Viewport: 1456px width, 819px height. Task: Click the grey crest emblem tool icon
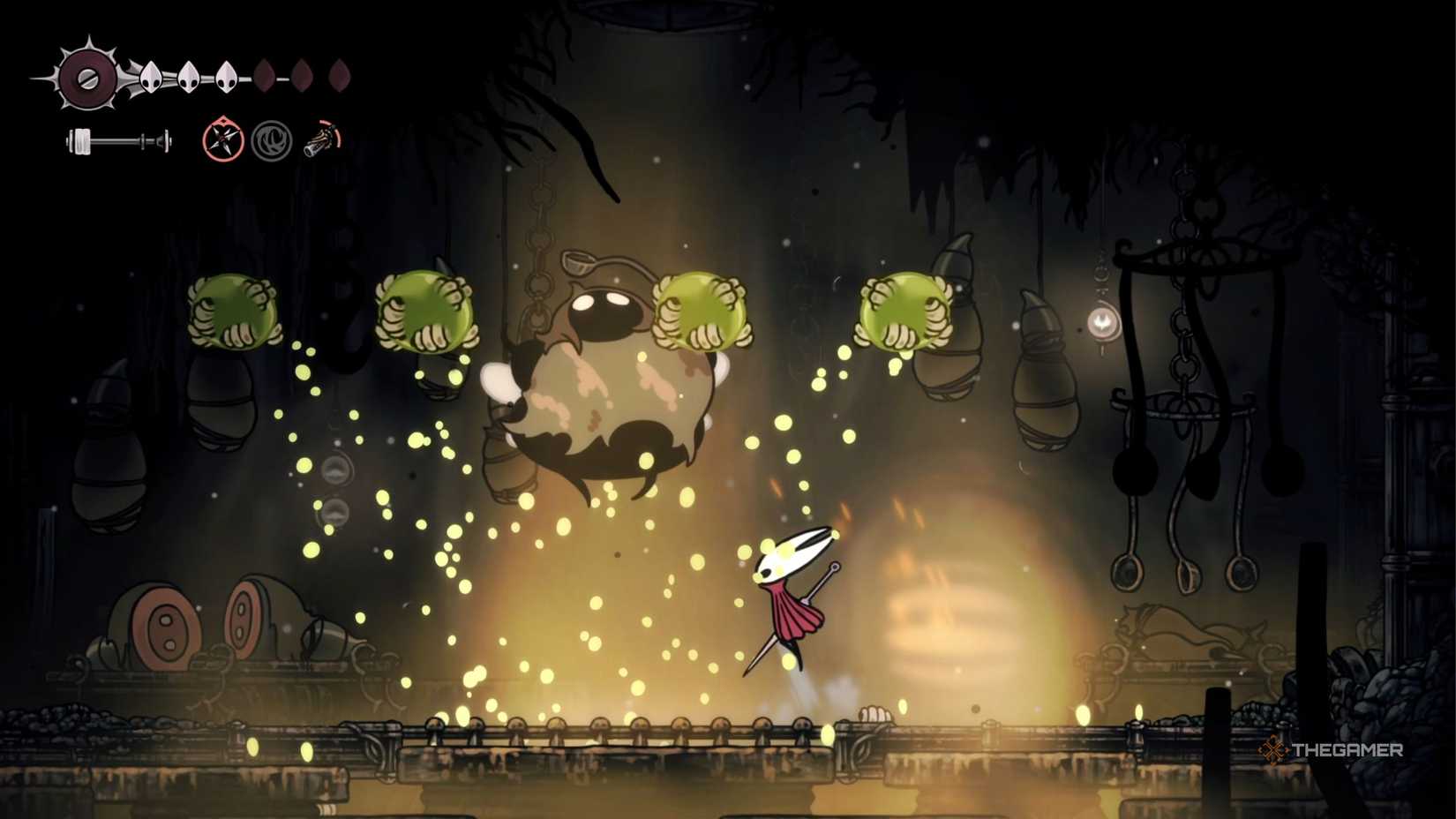click(x=274, y=139)
